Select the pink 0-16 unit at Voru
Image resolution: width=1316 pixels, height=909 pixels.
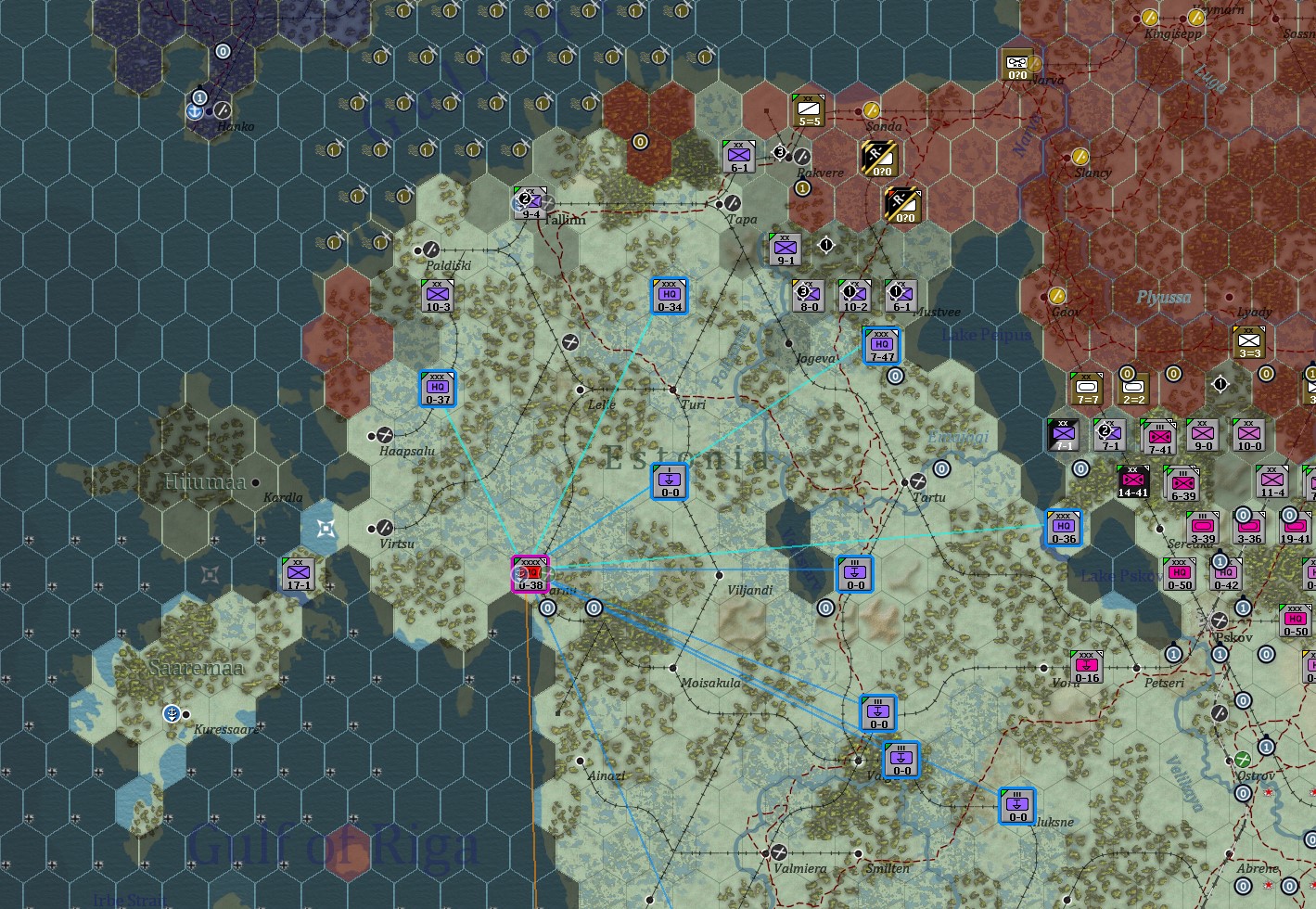click(x=1086, y=664)
